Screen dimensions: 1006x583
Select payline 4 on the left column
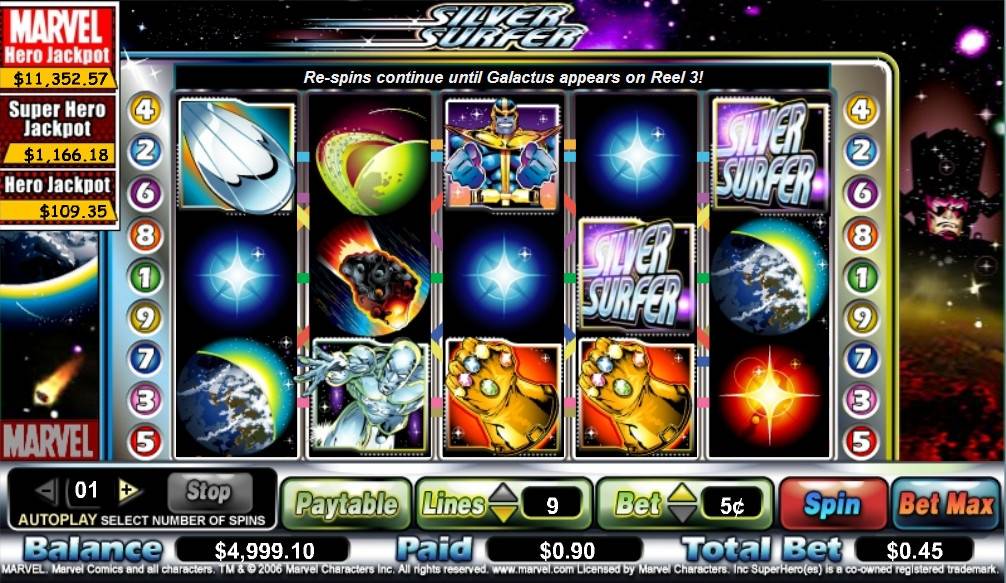(x=145, y=109)
